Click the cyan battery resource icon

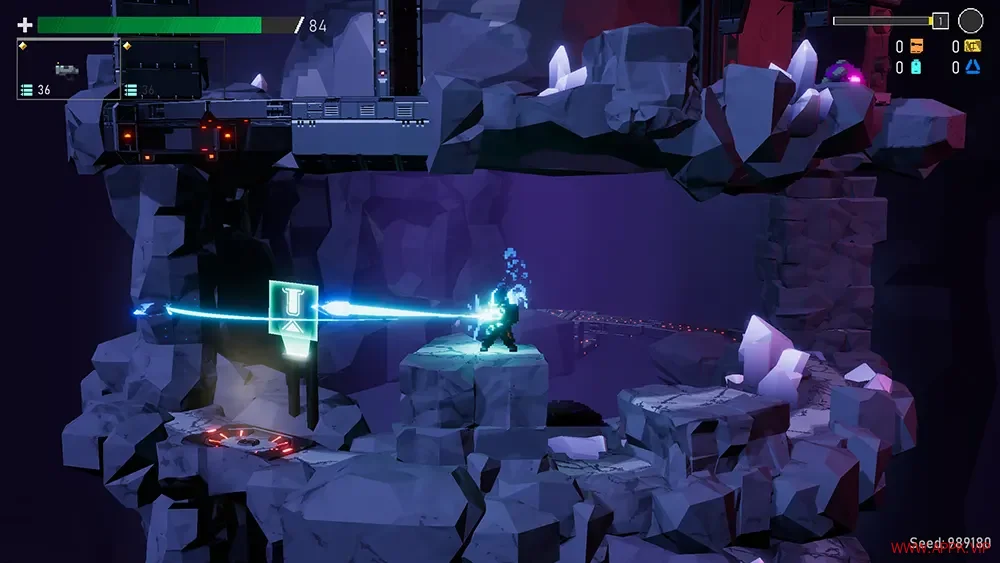click(x=916, y=67)
